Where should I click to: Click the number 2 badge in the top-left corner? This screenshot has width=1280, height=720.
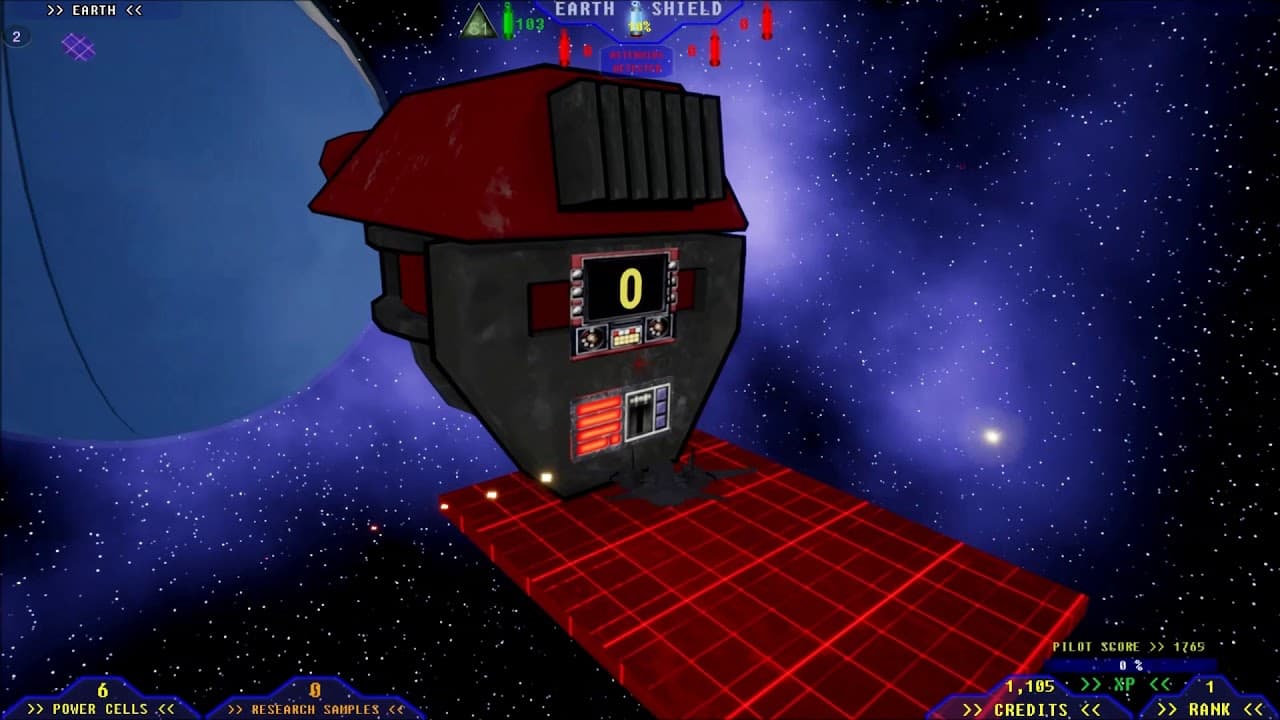point(15,35)
